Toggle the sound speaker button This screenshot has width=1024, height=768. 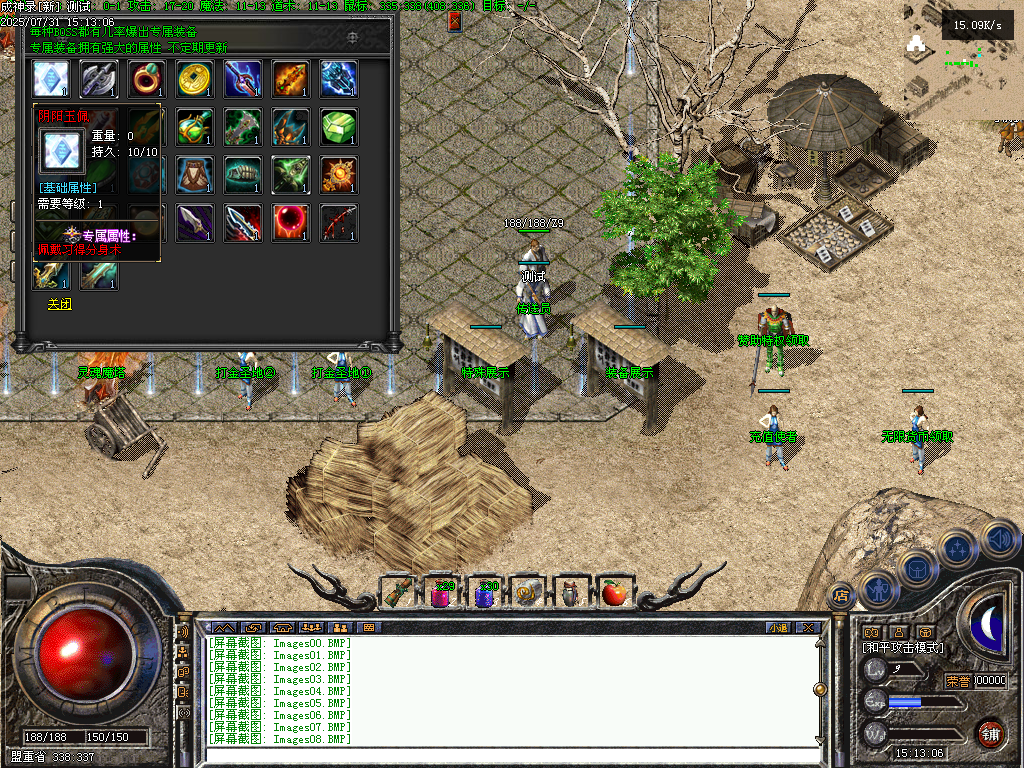[x=999, y=538]
